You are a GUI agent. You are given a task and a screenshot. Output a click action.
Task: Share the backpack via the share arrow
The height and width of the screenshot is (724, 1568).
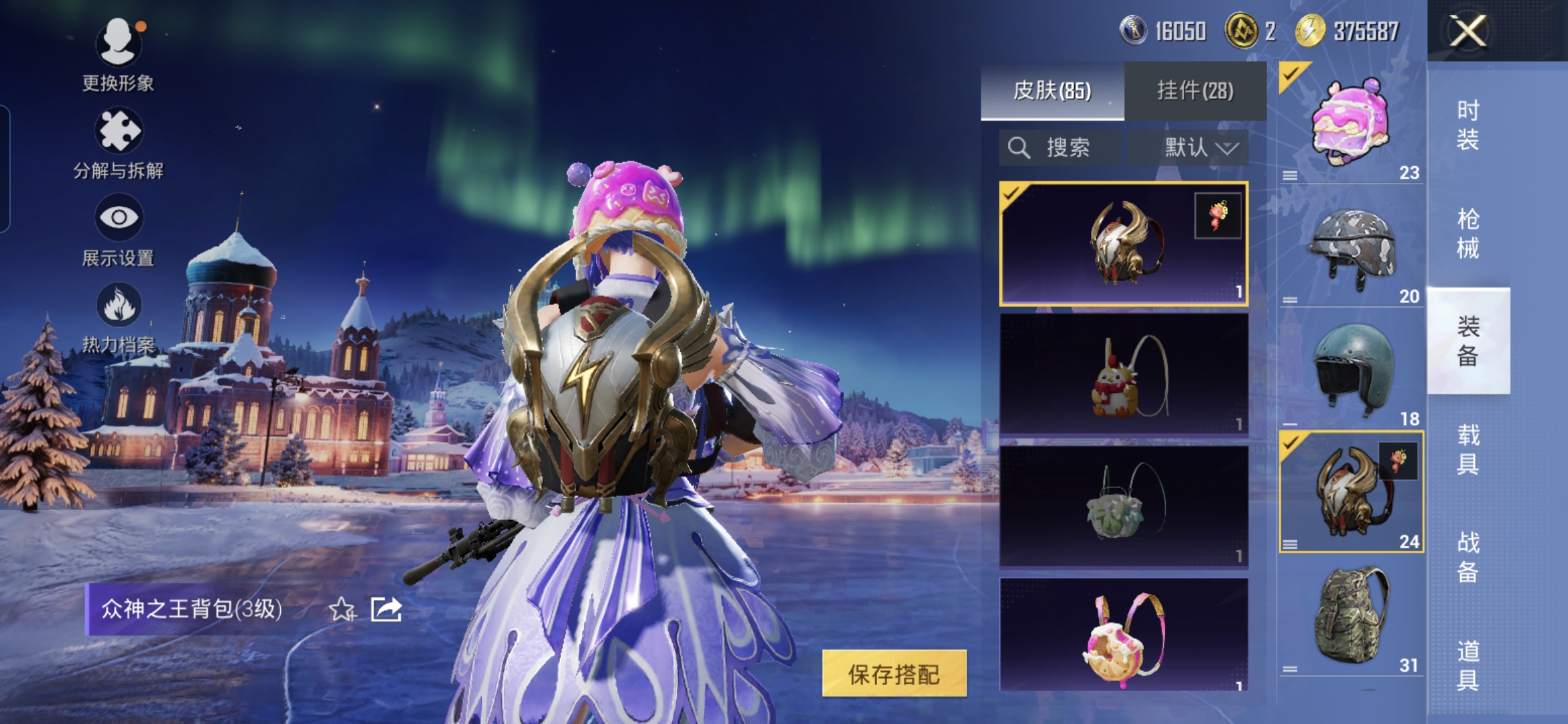(387, 609)
